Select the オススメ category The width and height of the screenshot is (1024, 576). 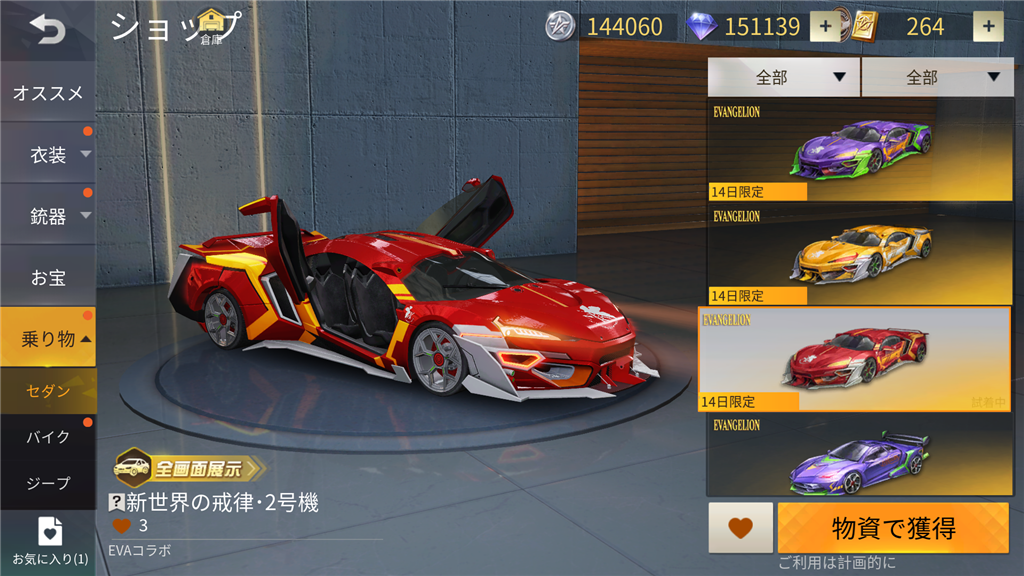[x=48, y=93]
